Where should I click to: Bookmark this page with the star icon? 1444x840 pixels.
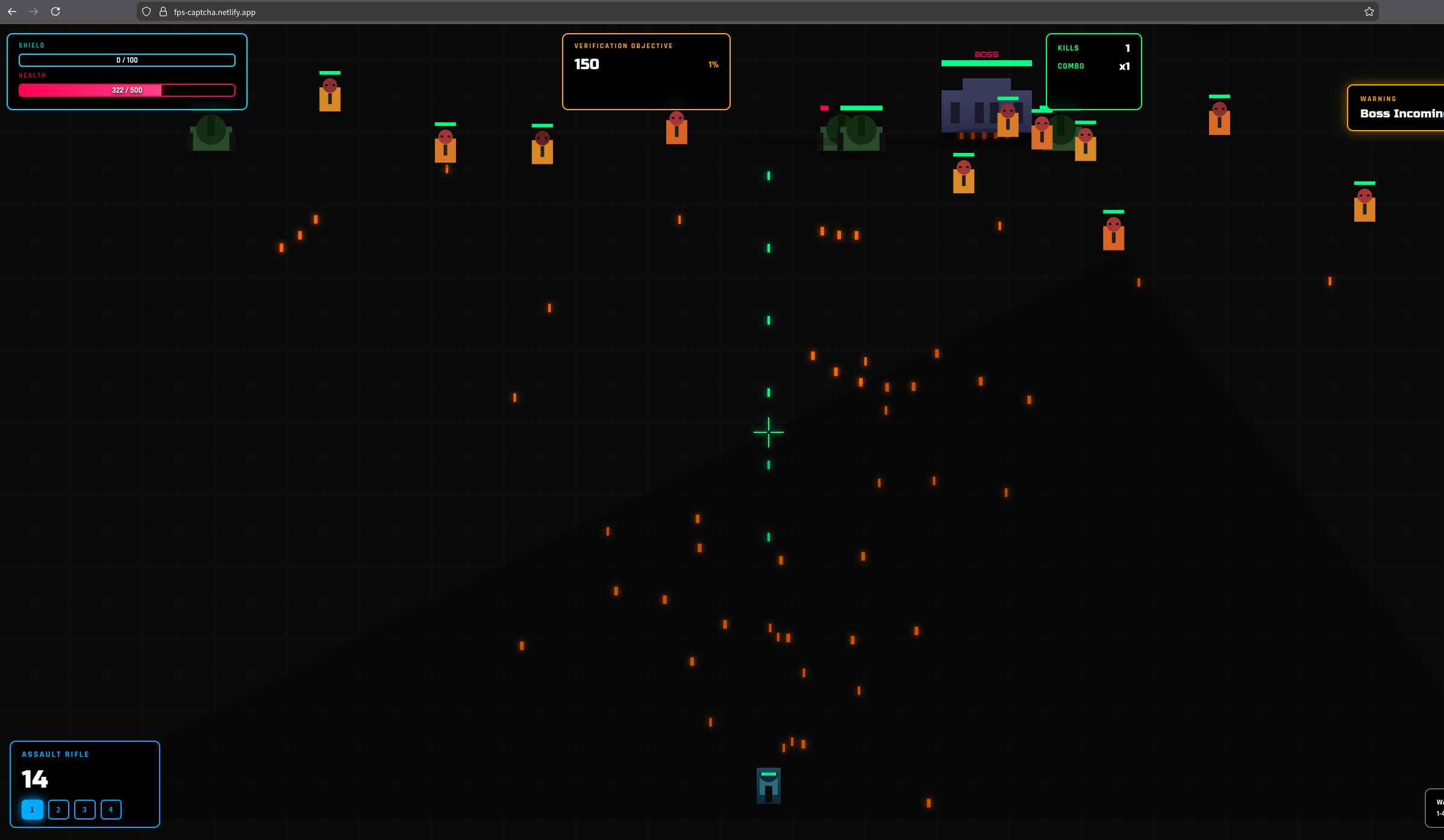point(1369,11)
